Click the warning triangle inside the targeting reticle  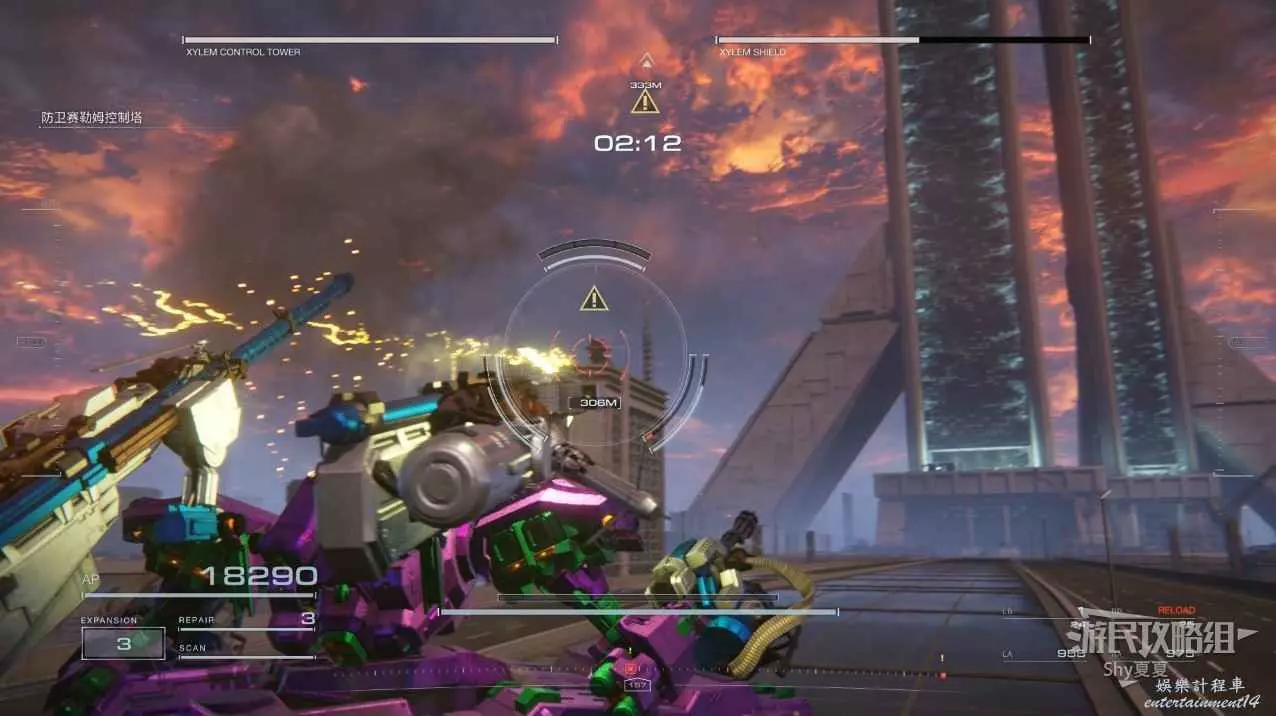(x=595, y=298)
